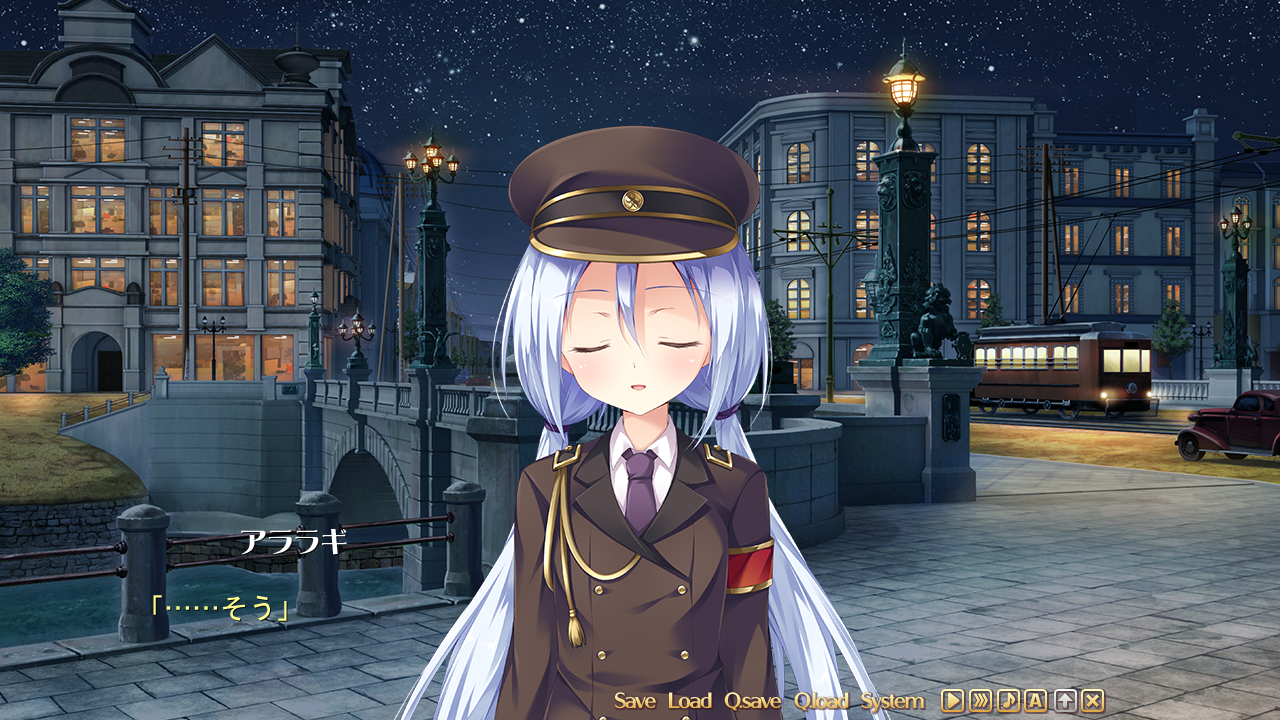
Task: Quick load with Q.load
Action: (x=821, y=701)
